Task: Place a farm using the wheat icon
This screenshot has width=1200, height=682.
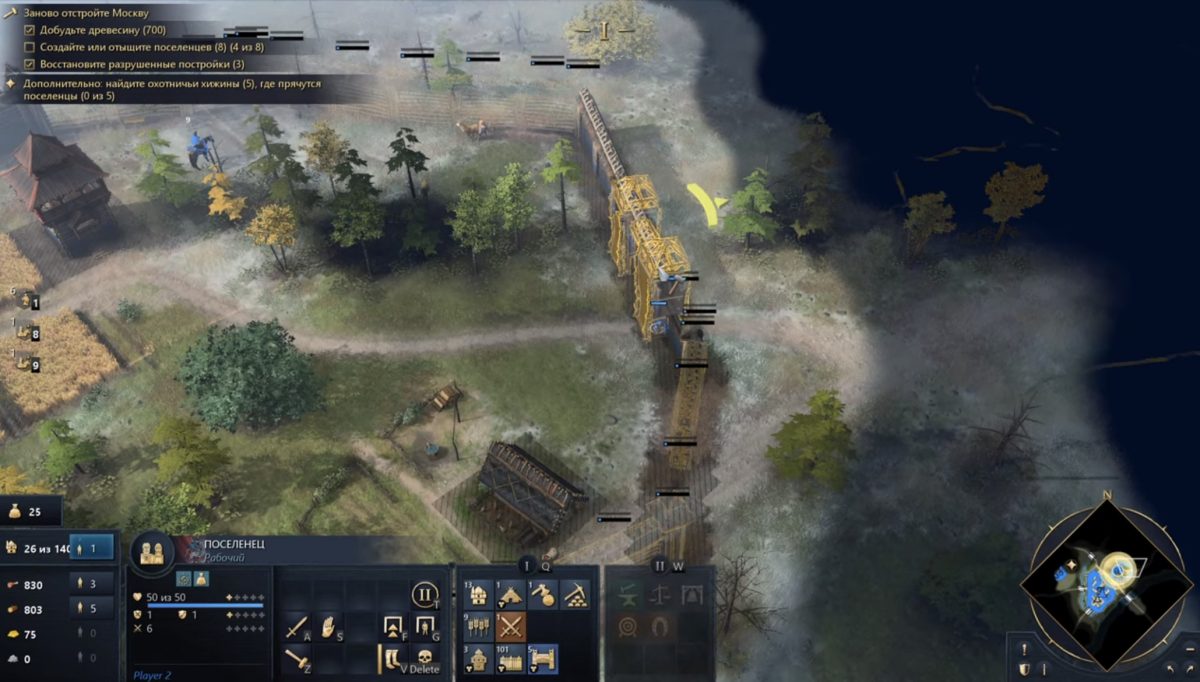Action: (x=478, y=628)
